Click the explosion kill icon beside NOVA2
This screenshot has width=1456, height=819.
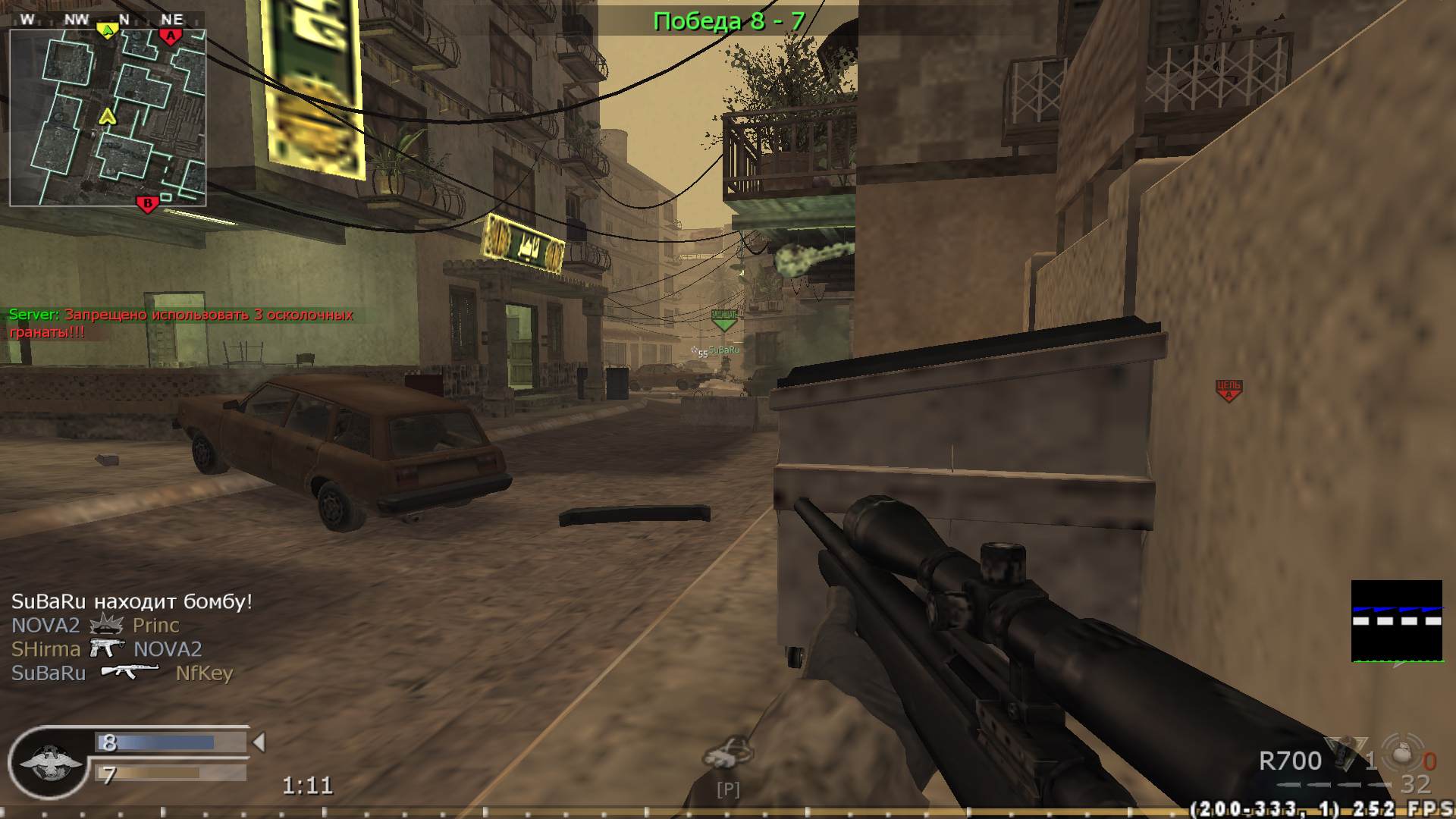pos(104,625)
